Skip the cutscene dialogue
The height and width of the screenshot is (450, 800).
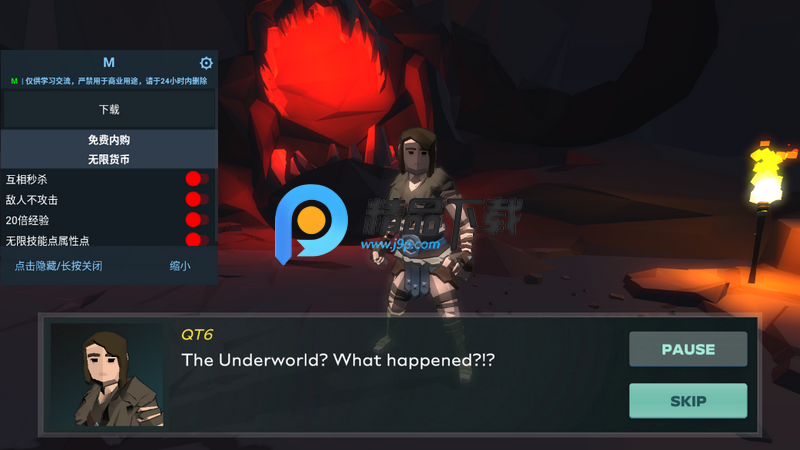pos(688,401)
